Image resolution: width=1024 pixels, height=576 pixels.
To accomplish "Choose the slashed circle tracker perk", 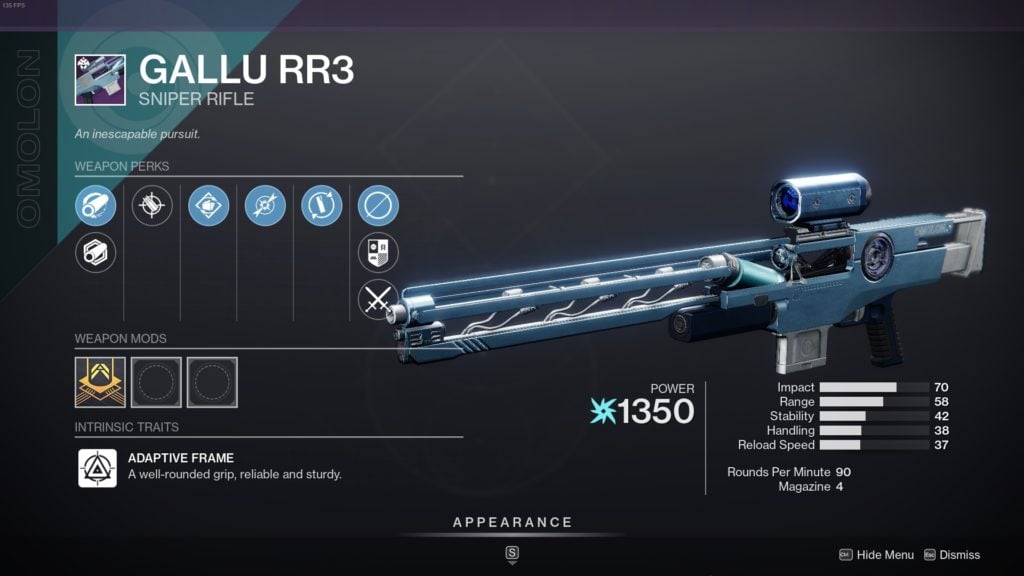I will pos(378,206).
